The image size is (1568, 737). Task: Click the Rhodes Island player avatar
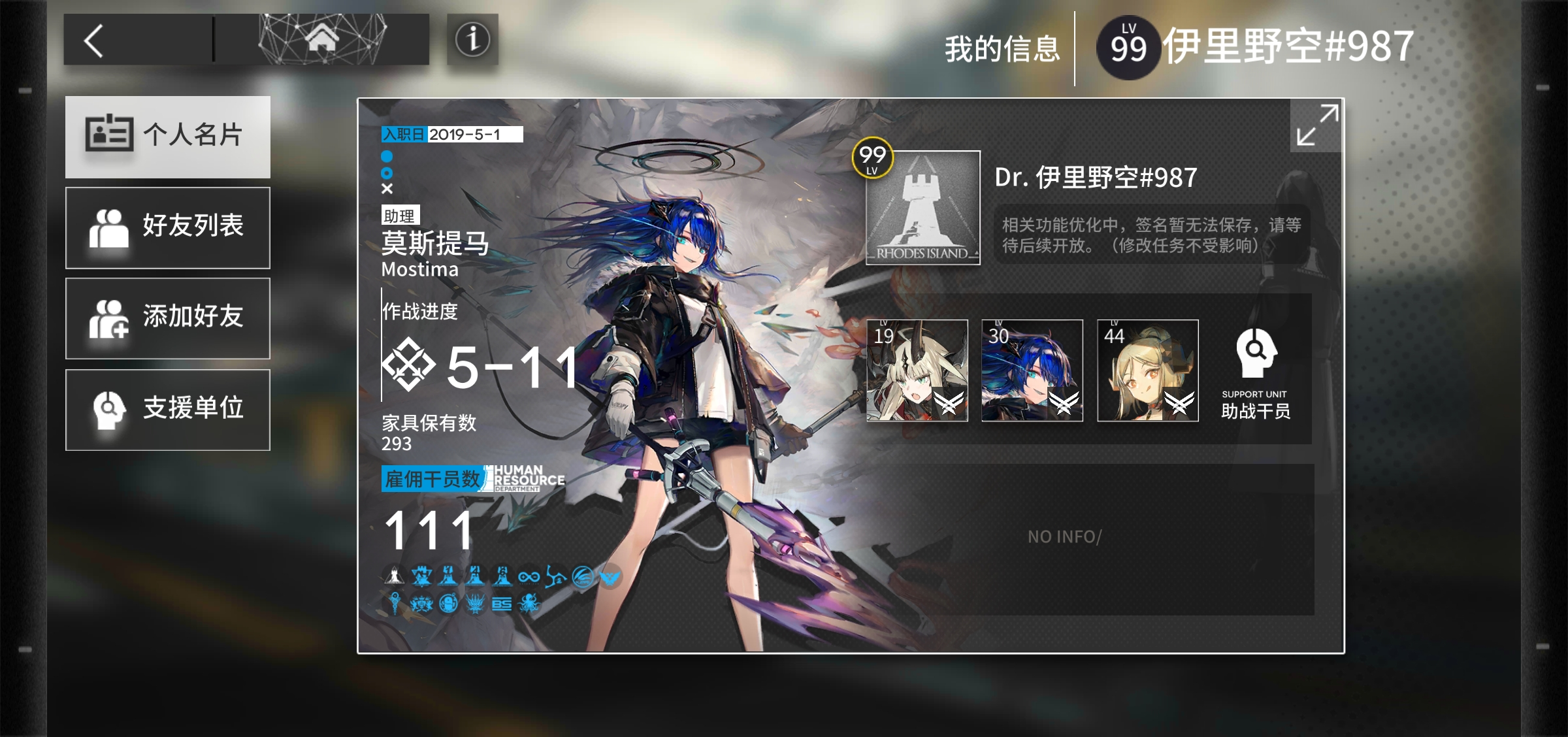pos(923,208)
